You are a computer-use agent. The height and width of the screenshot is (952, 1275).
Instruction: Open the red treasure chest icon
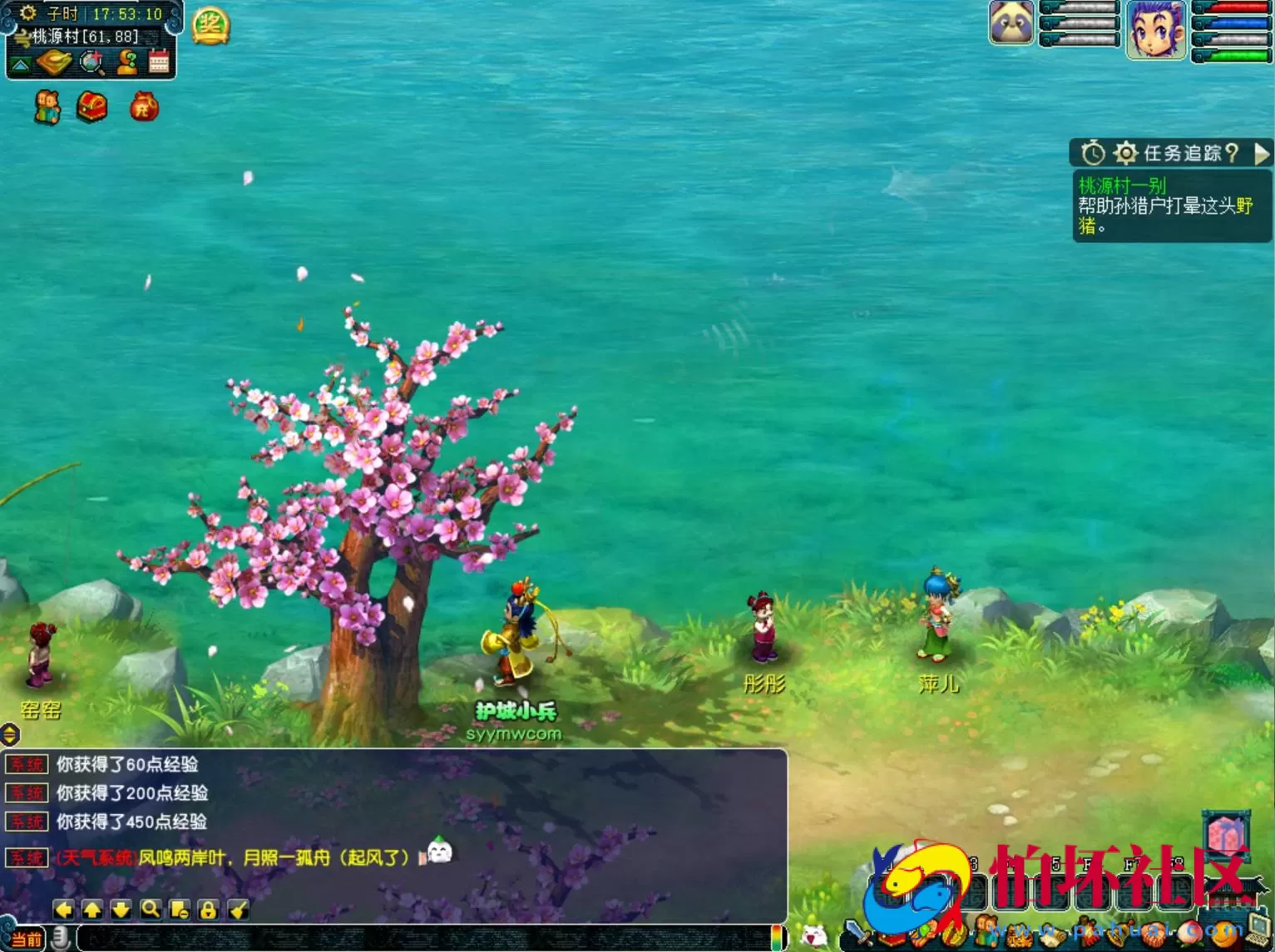click(92, 107)
